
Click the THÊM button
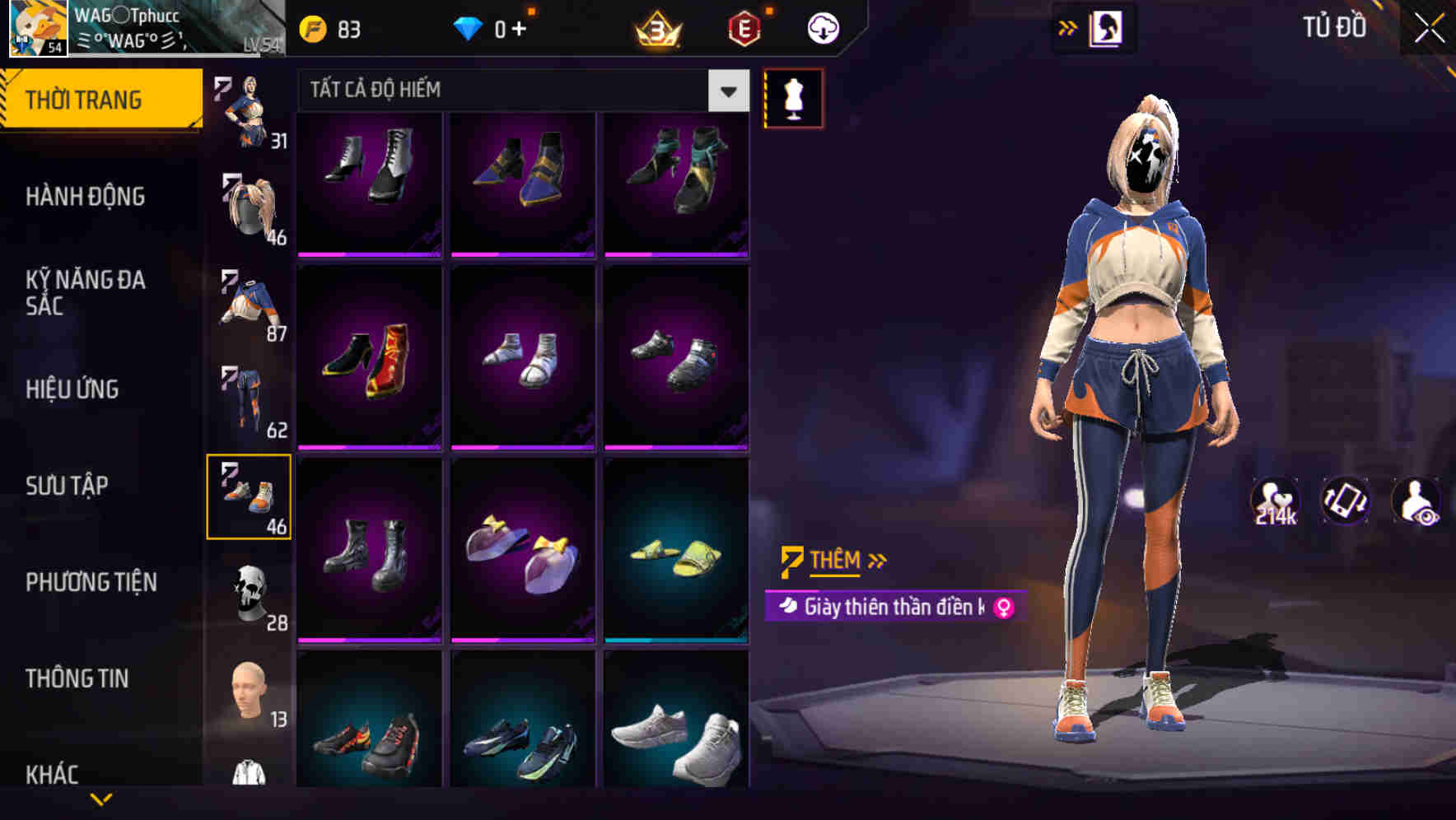834,561
